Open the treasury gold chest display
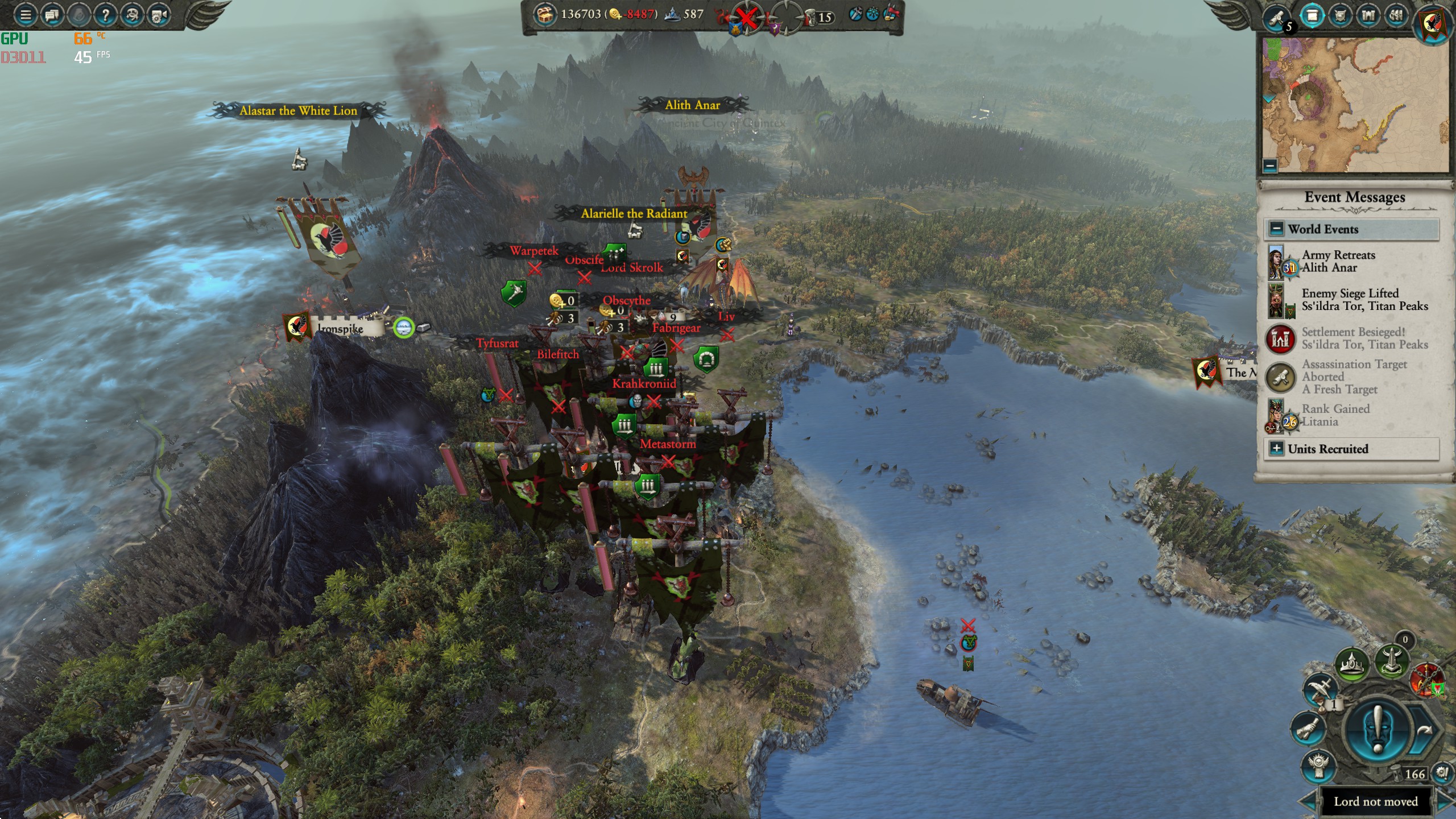1456x819 pixels. (x=545, y=15)
